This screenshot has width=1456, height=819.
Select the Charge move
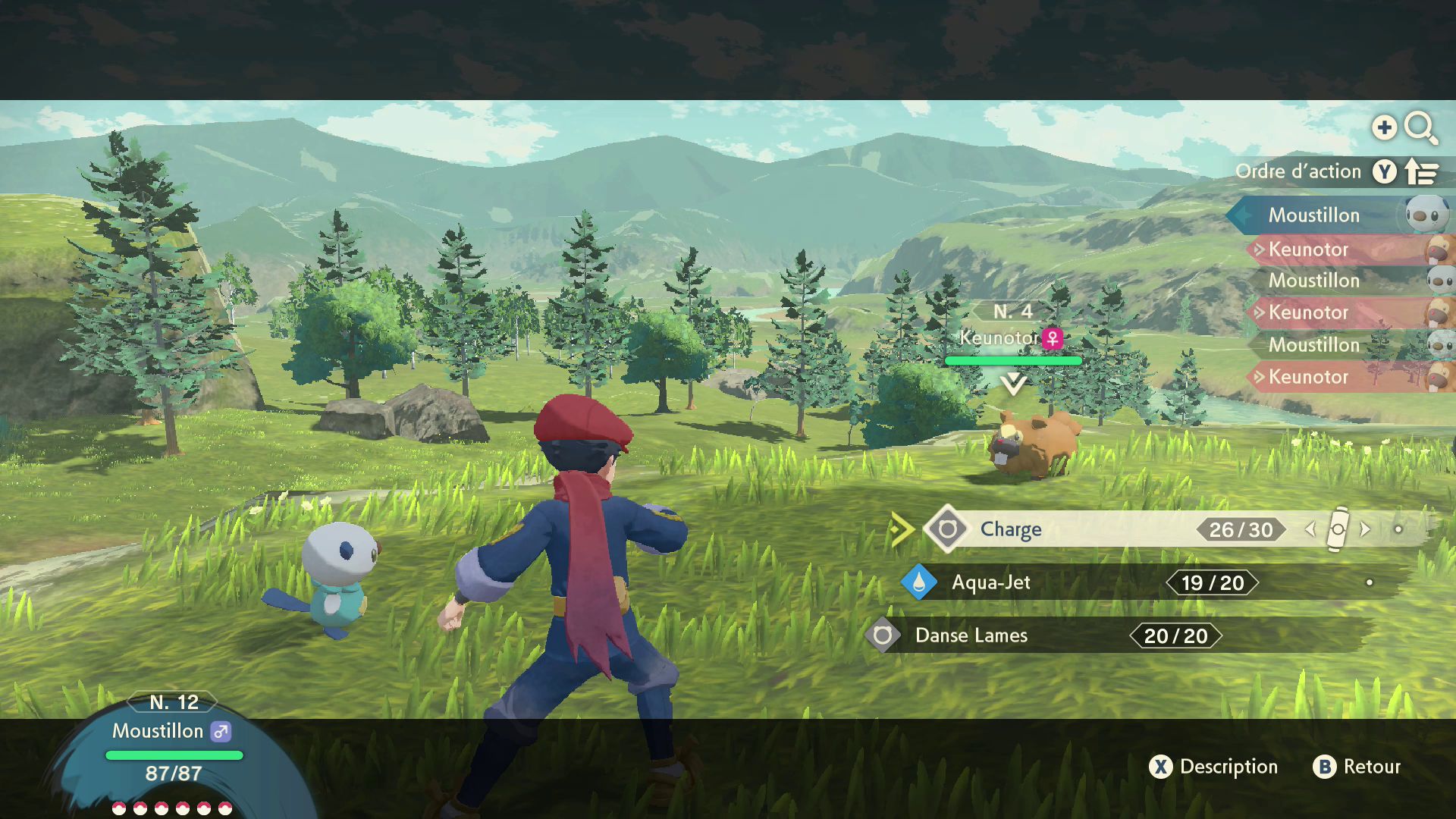point(1010,529)
